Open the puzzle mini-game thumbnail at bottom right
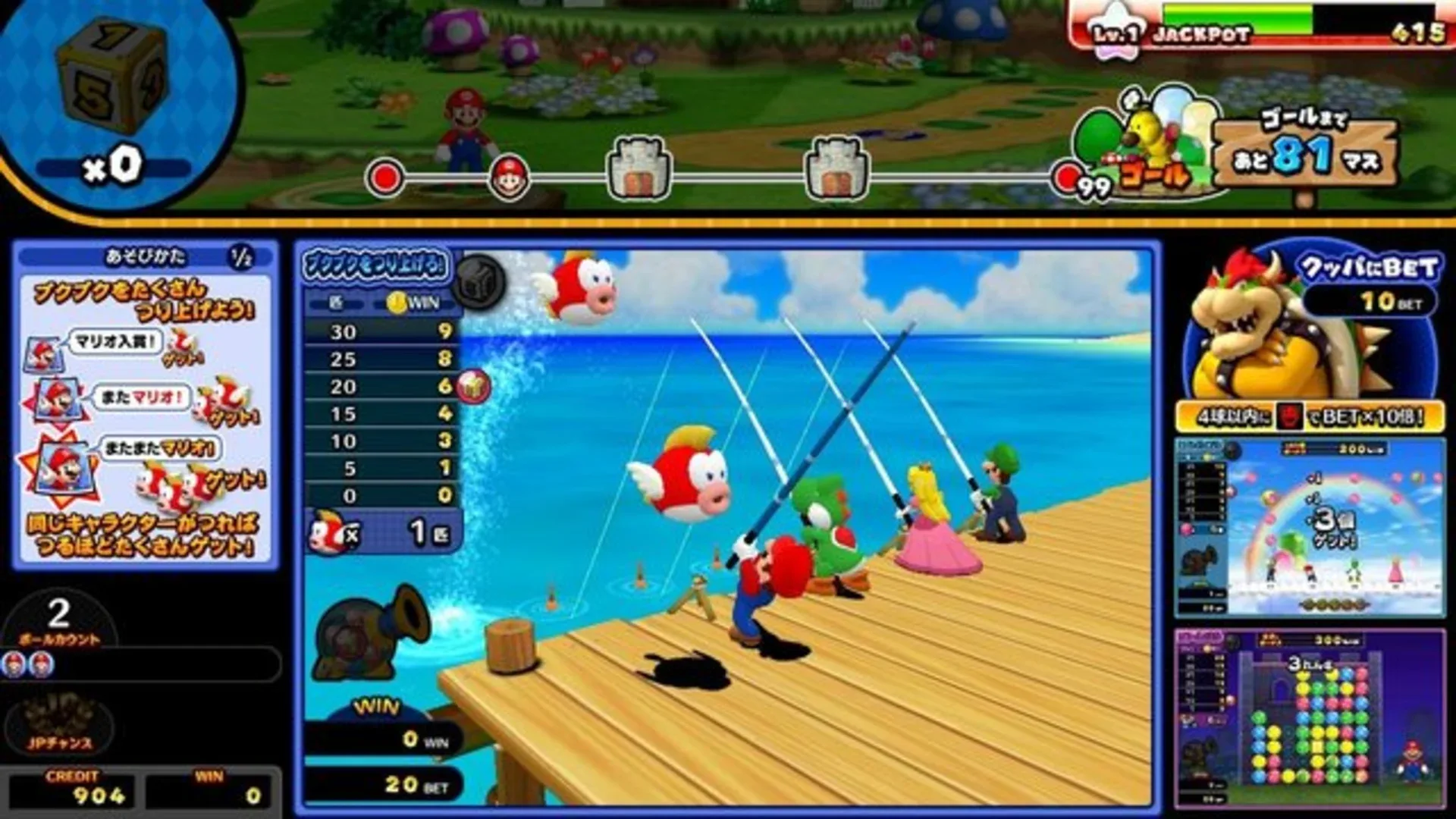The height and width of the screenshot is (819, 1456). tap(1312, 720)
